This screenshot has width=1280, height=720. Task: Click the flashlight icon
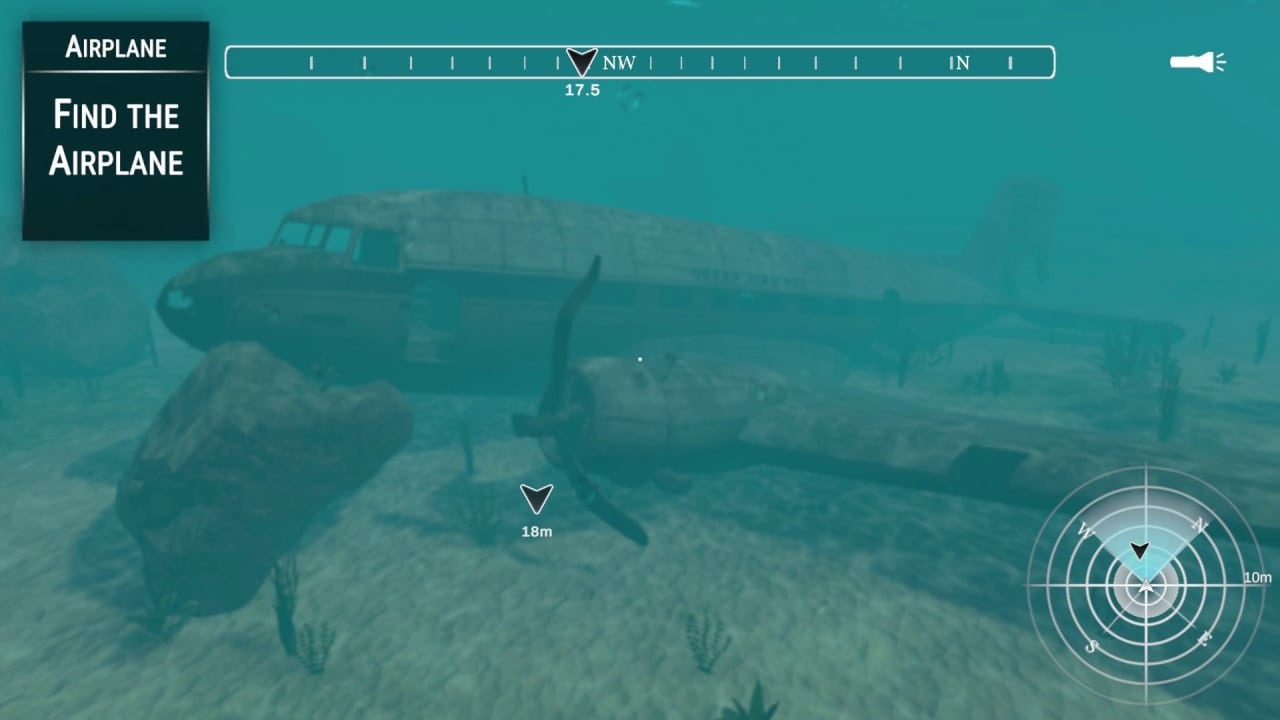coord(1197,62)
